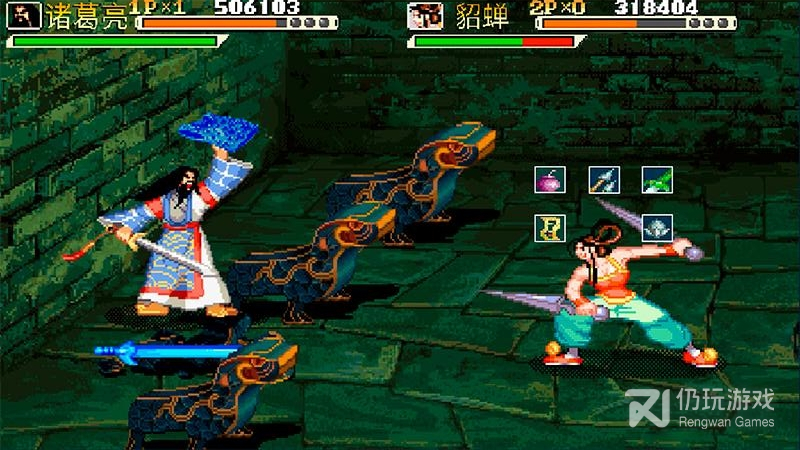This screenshot has height=450, width=800.
Task: Select the pink bomb item icon
Action: pos(550,180)
